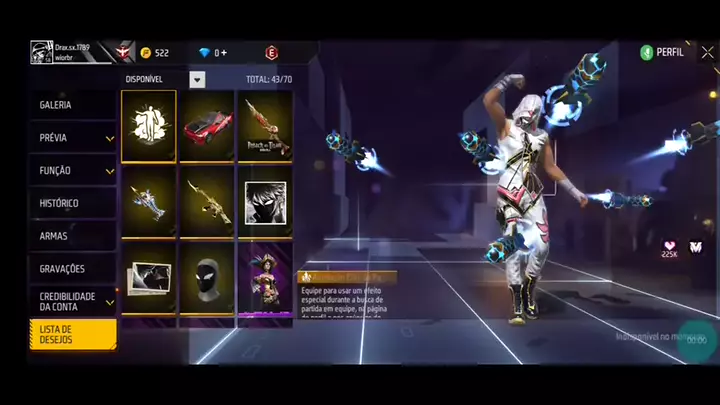Expand Credibilidade da Conta
This screenshot has height=405, width=720.
[72, 301]
